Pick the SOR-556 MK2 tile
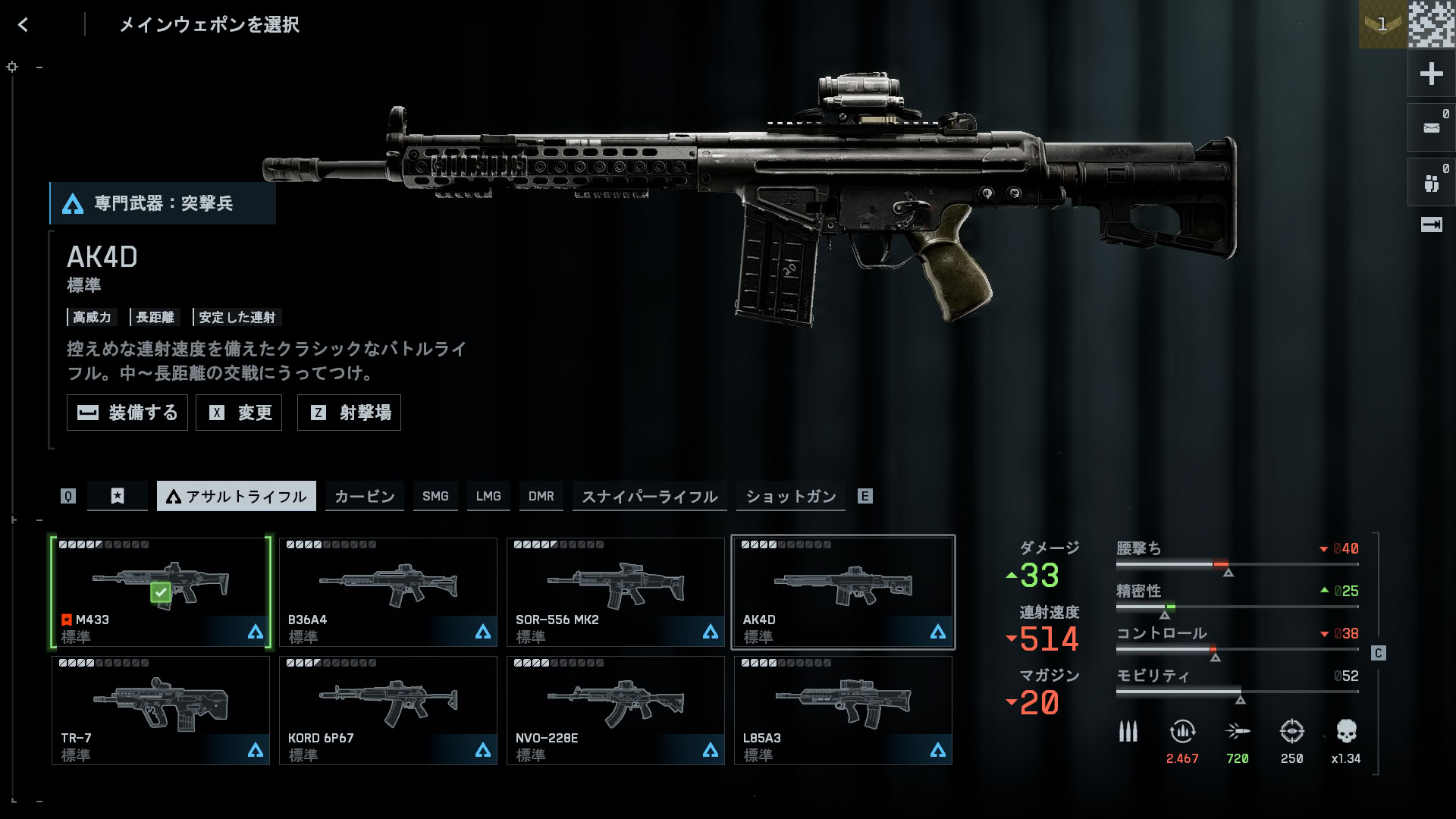 pos(616,592)
